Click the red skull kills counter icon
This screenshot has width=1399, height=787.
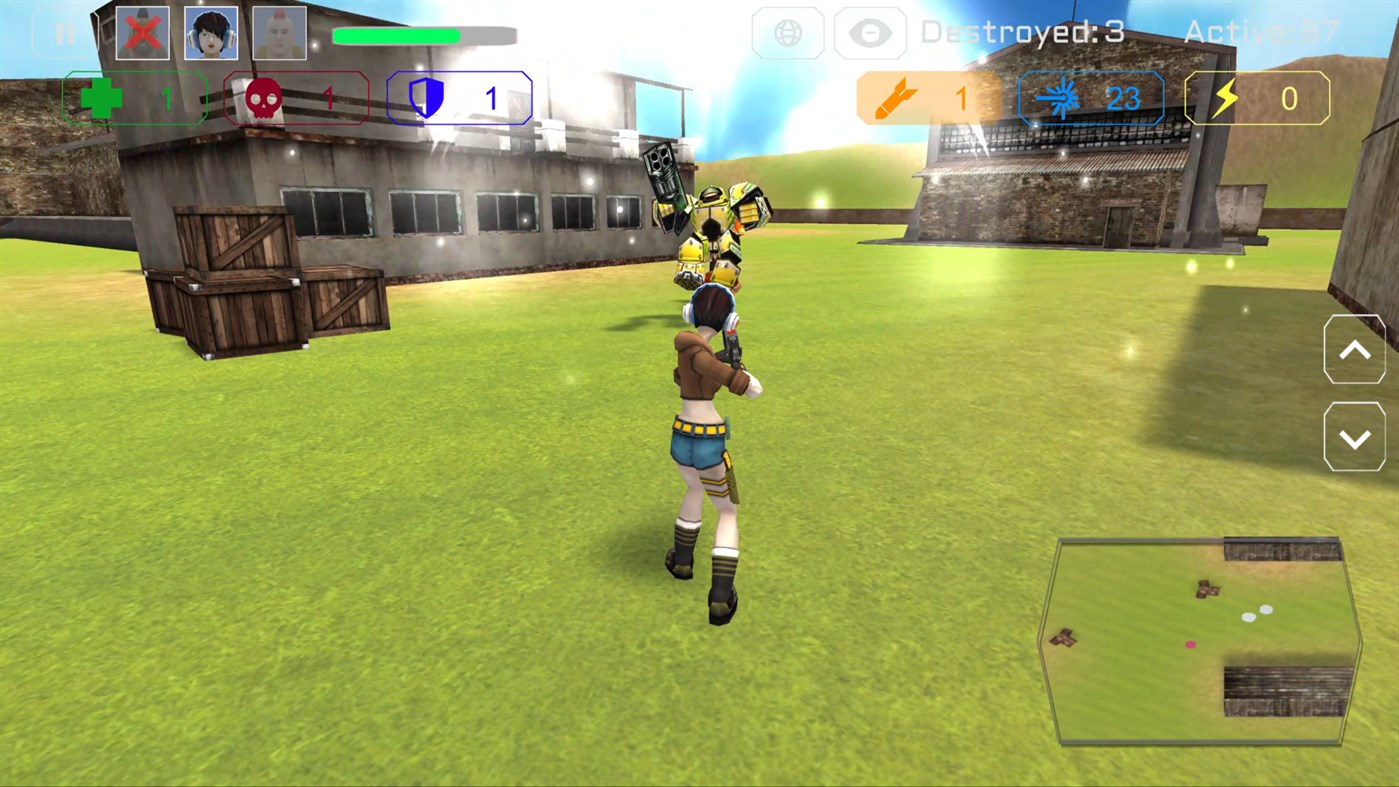click(x=262, y=97)
